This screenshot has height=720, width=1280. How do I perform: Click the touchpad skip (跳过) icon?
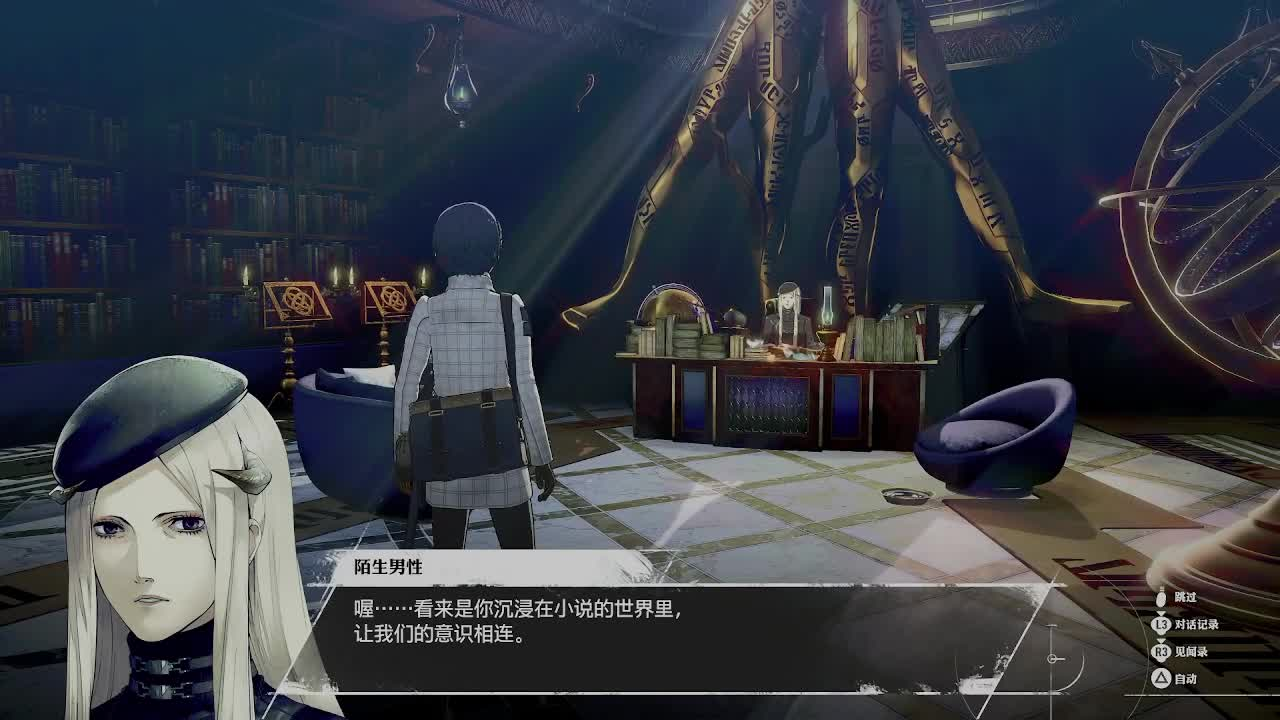tap(1161, 598)
